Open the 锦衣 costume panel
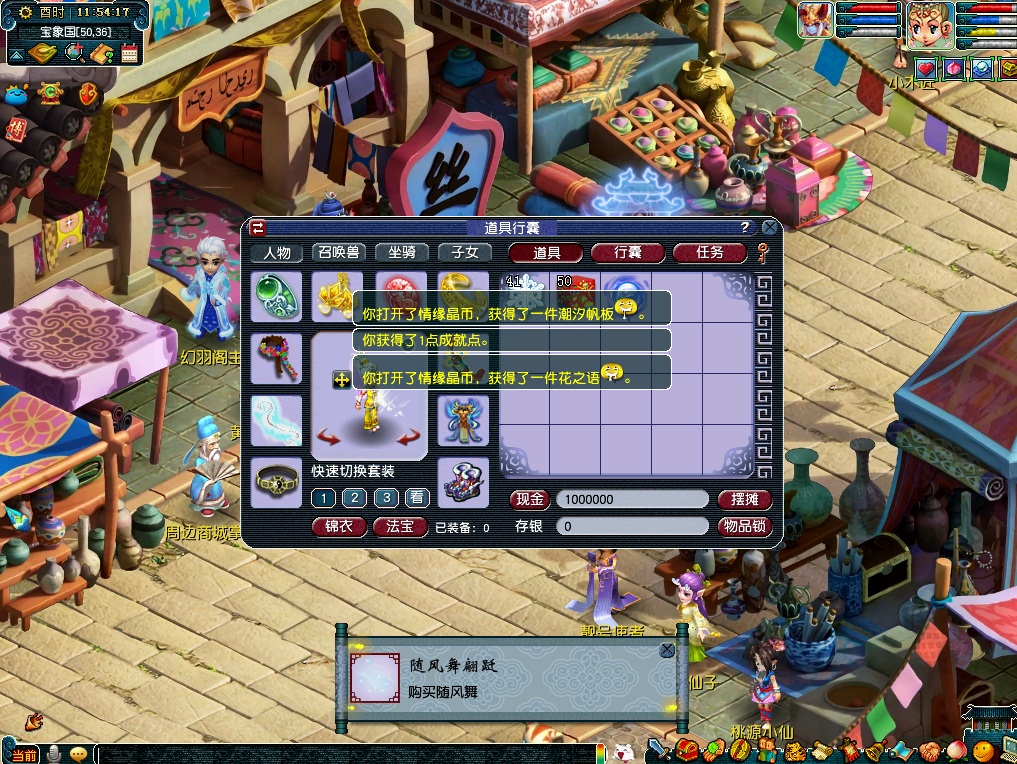The image size is (1017, 764). (339, 526)
